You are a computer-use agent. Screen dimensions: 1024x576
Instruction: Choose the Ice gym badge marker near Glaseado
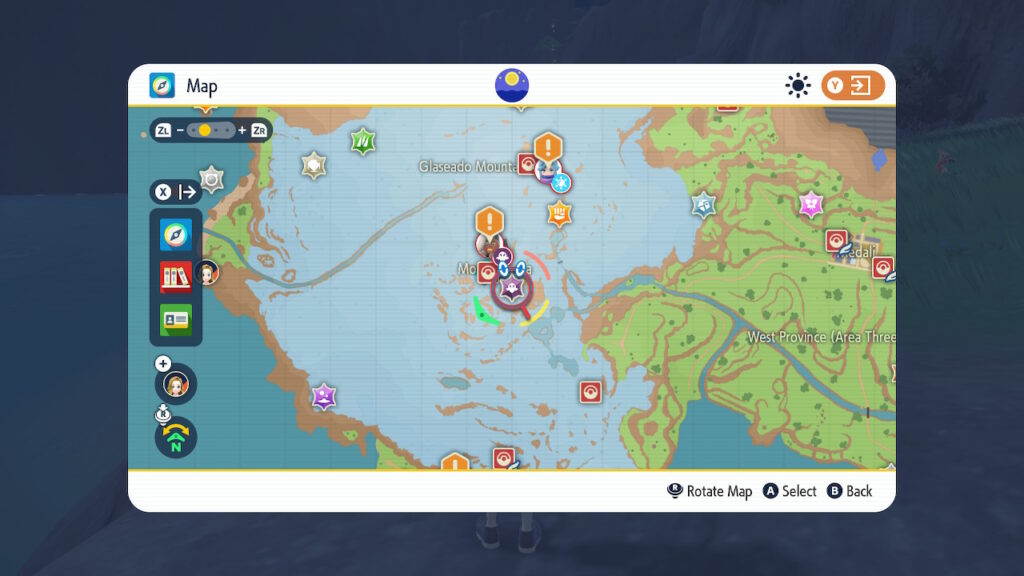click(561, 182)
